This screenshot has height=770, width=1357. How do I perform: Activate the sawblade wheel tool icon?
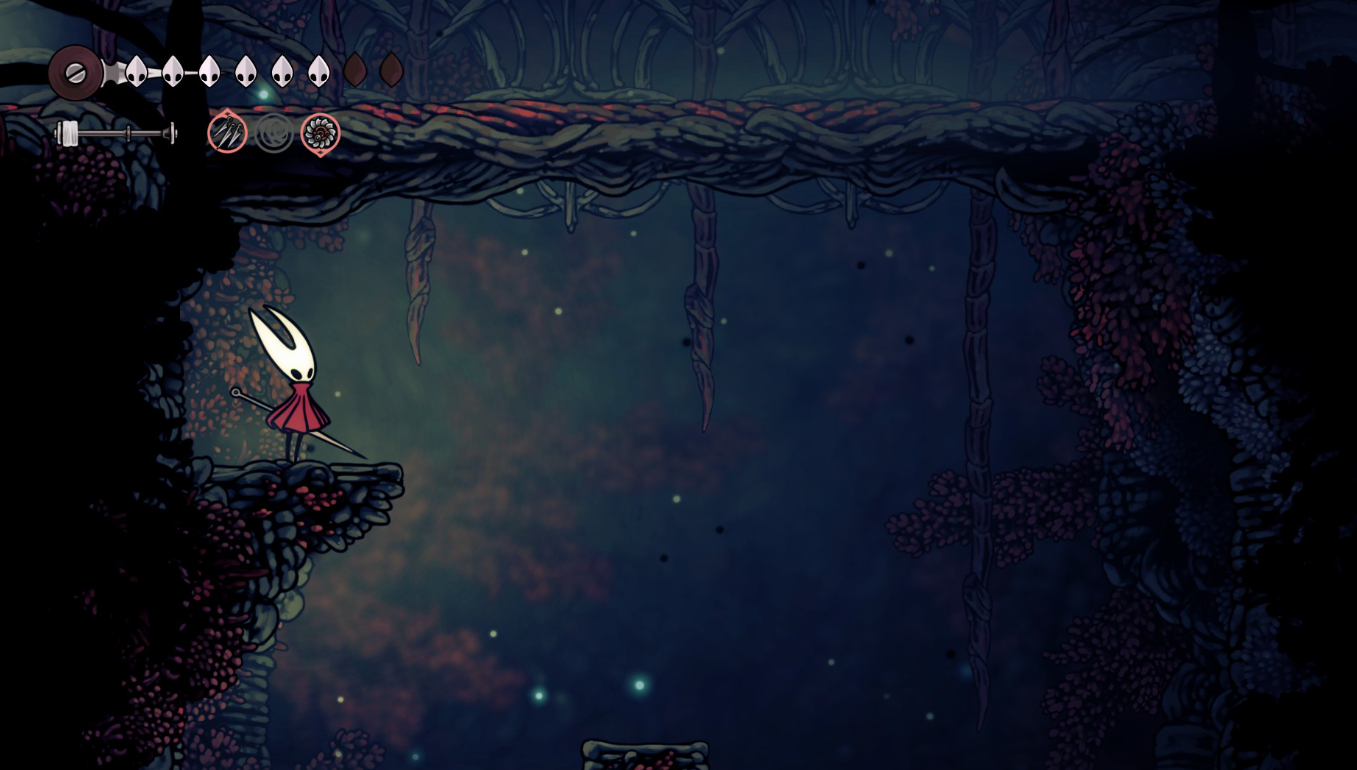click(321, 133)
